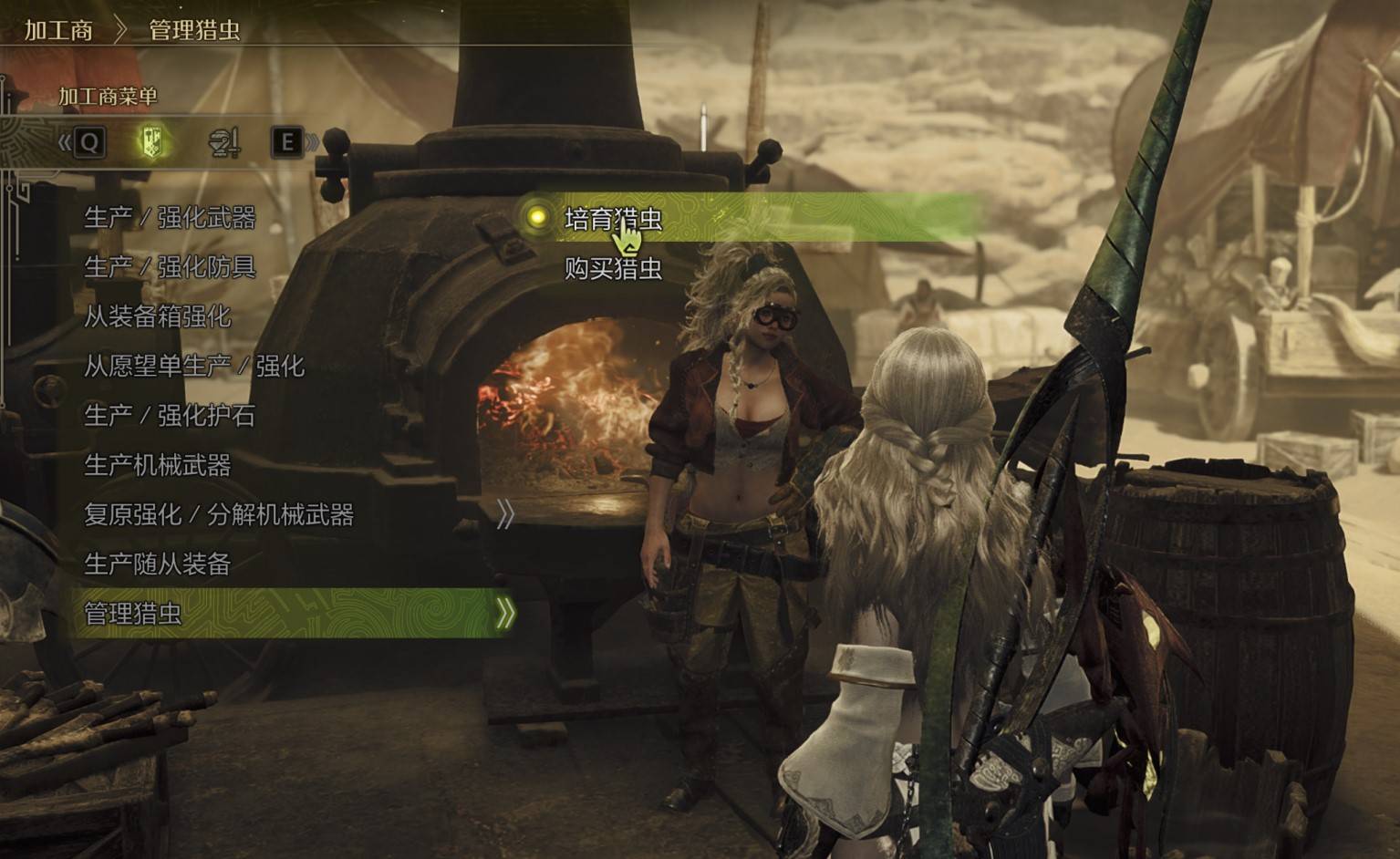Open 复原强化/分解机械武器 submenu

tap(219, 515)
